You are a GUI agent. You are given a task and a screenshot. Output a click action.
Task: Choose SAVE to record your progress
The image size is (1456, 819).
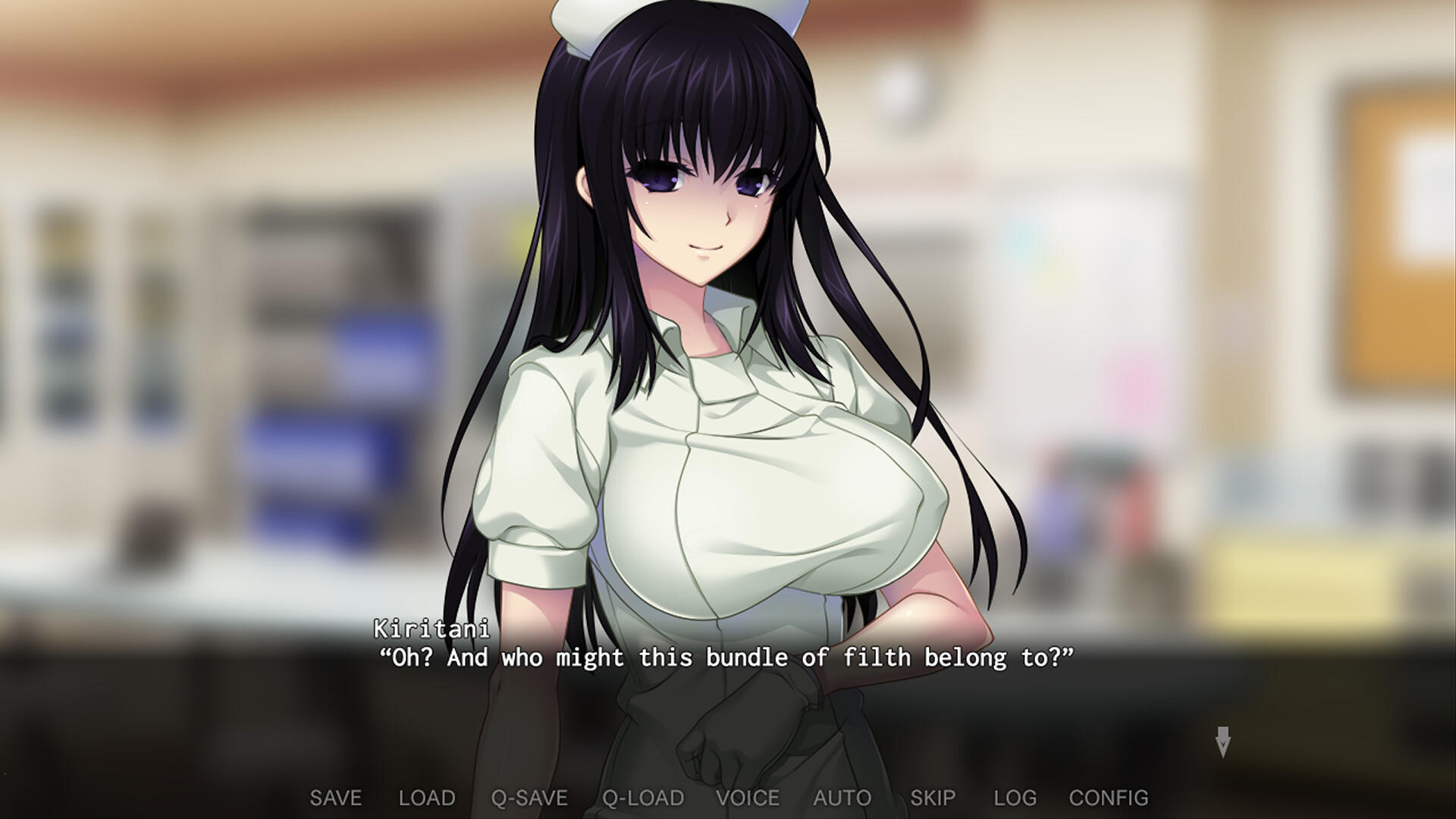[x=336, y=798]
